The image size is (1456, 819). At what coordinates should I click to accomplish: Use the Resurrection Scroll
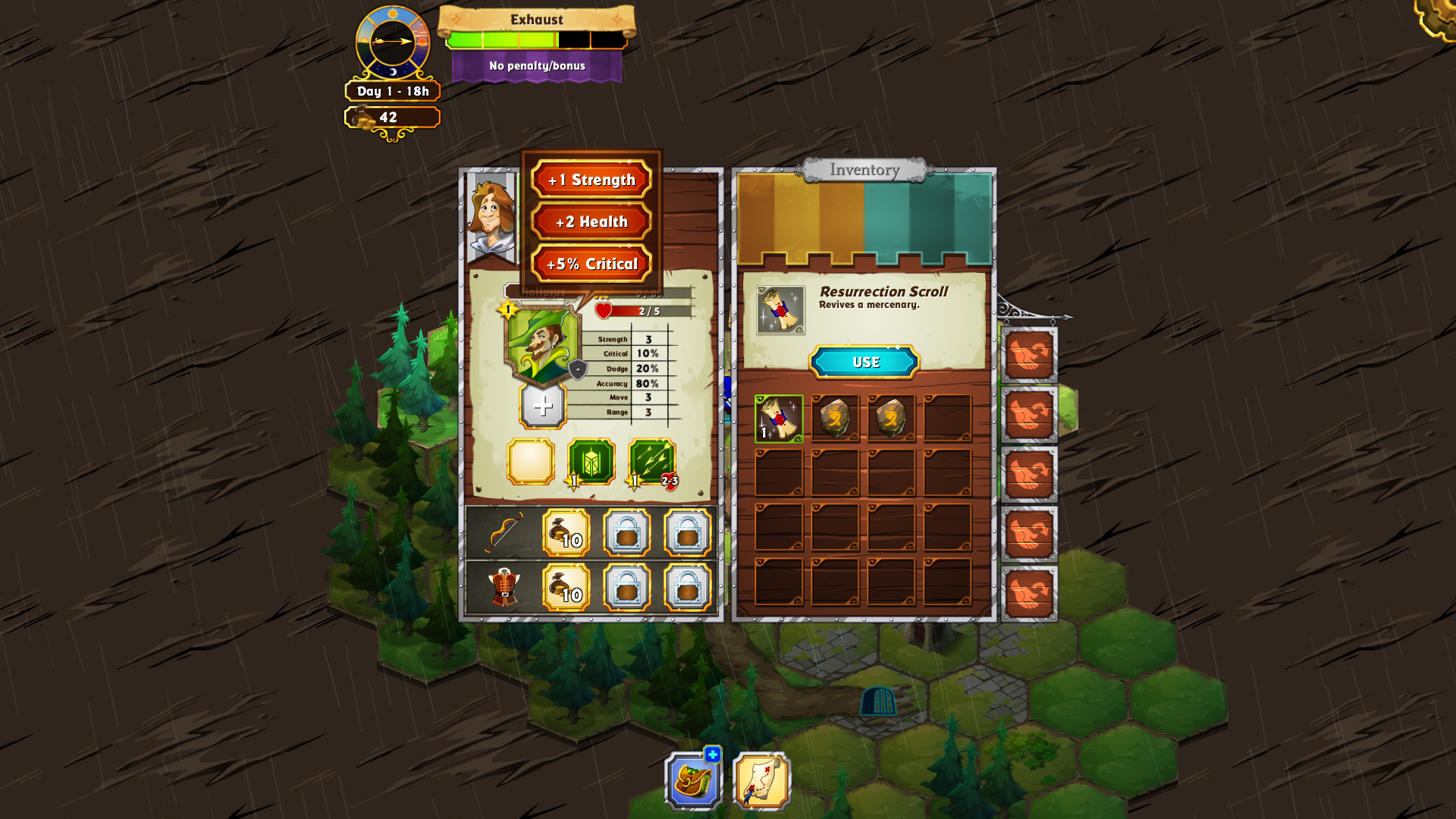coord(864,362)
